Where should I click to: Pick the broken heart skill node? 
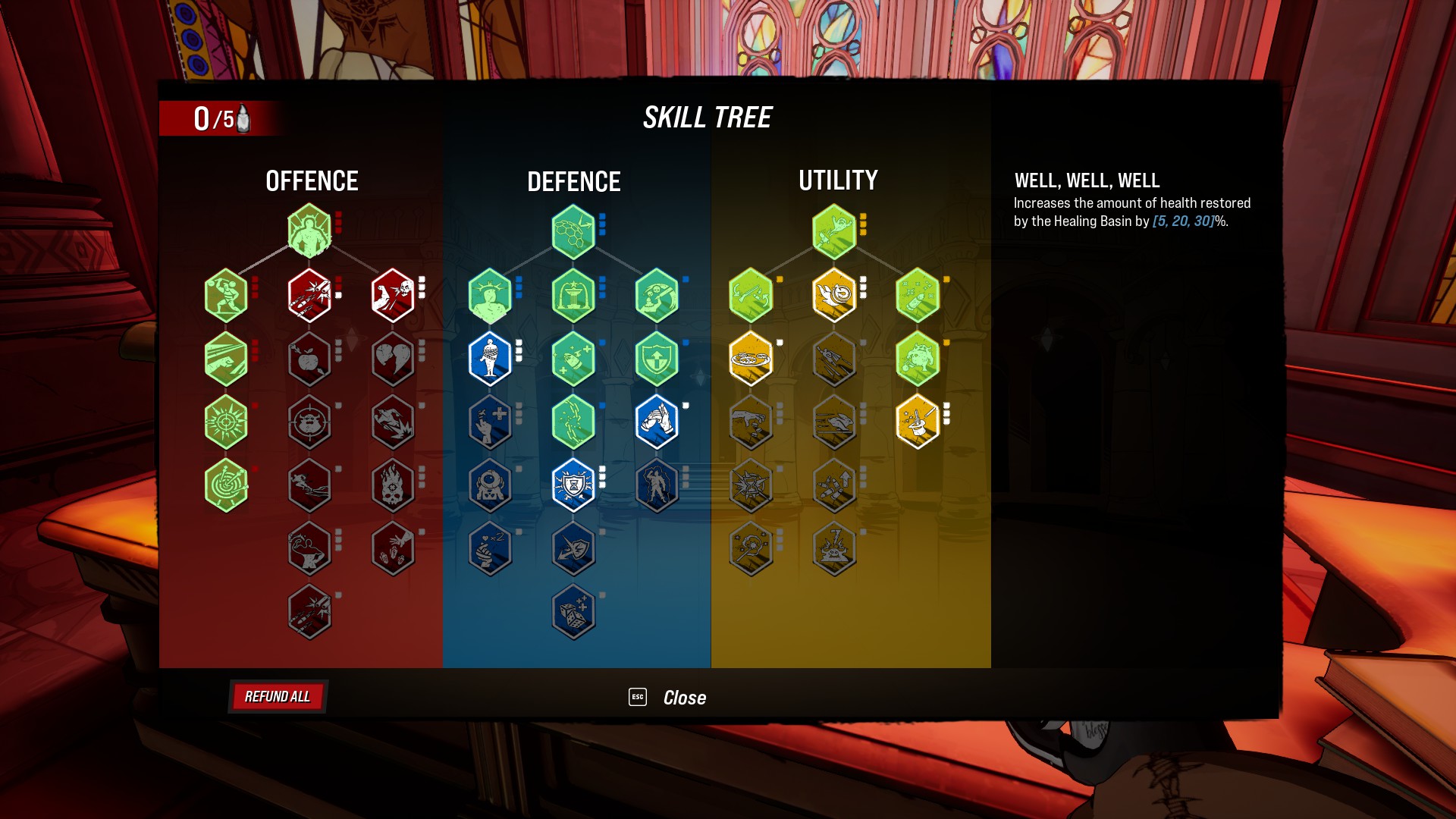click(x=393, y=359)
